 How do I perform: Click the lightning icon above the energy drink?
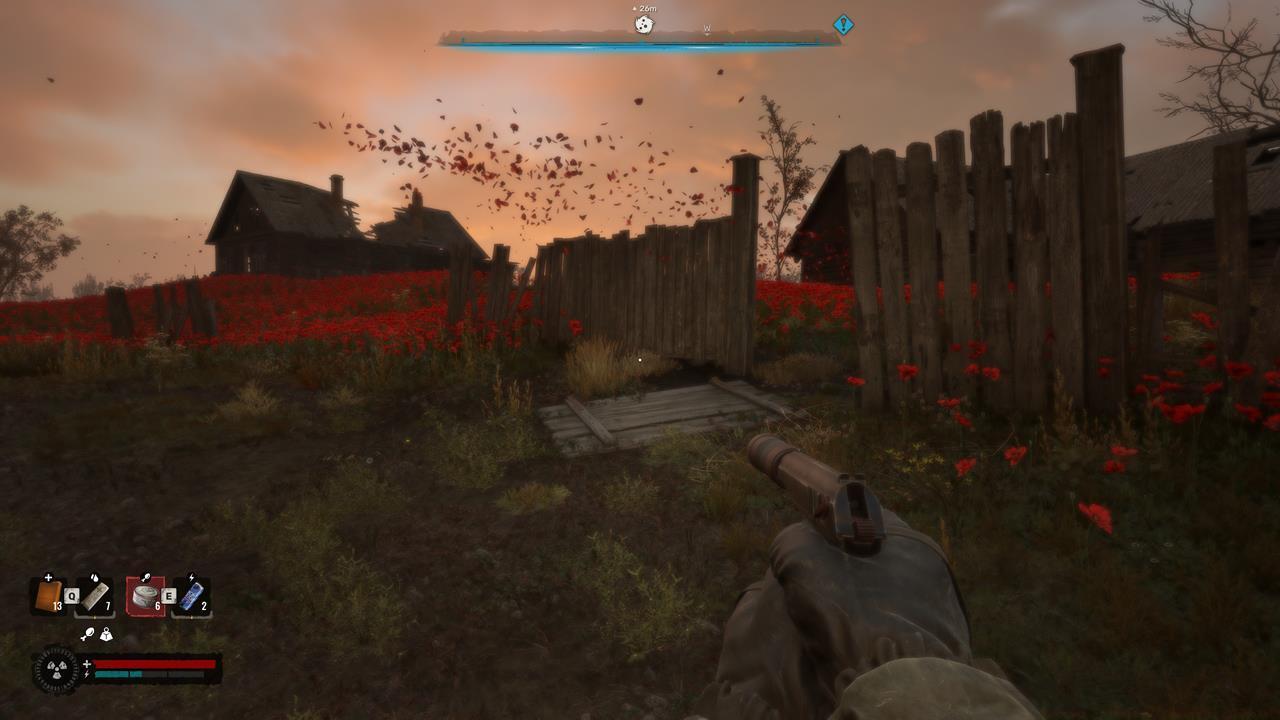193,576
